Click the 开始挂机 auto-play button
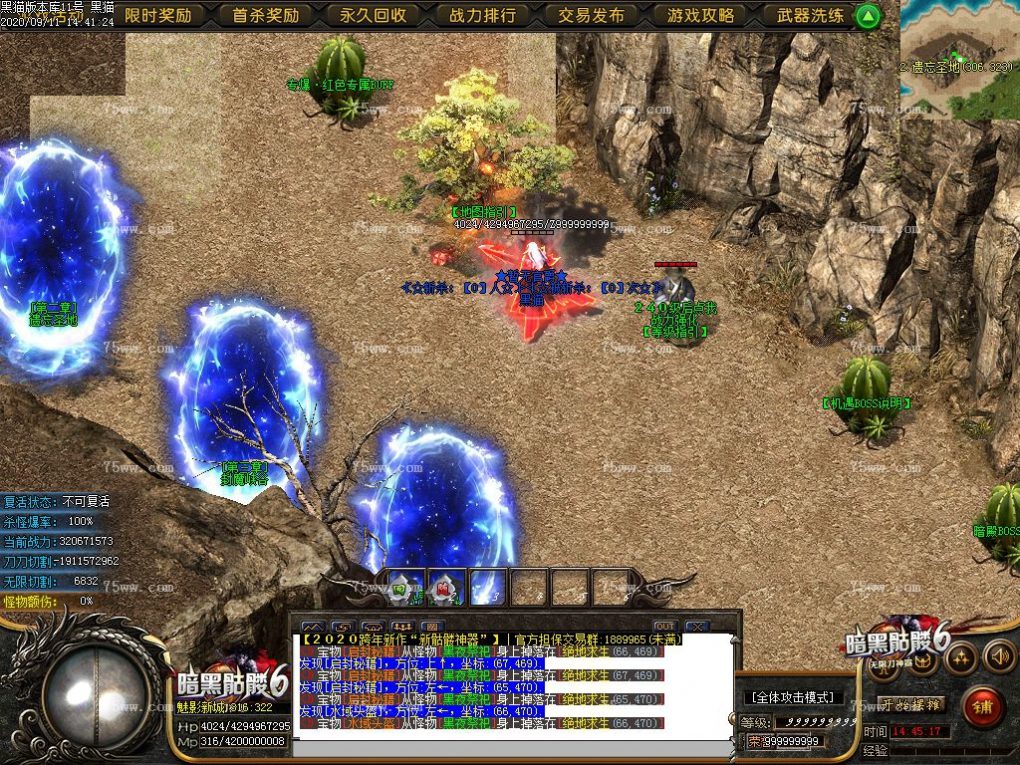This screenshot has width=1020, height=765. click(x=911, y=704)
